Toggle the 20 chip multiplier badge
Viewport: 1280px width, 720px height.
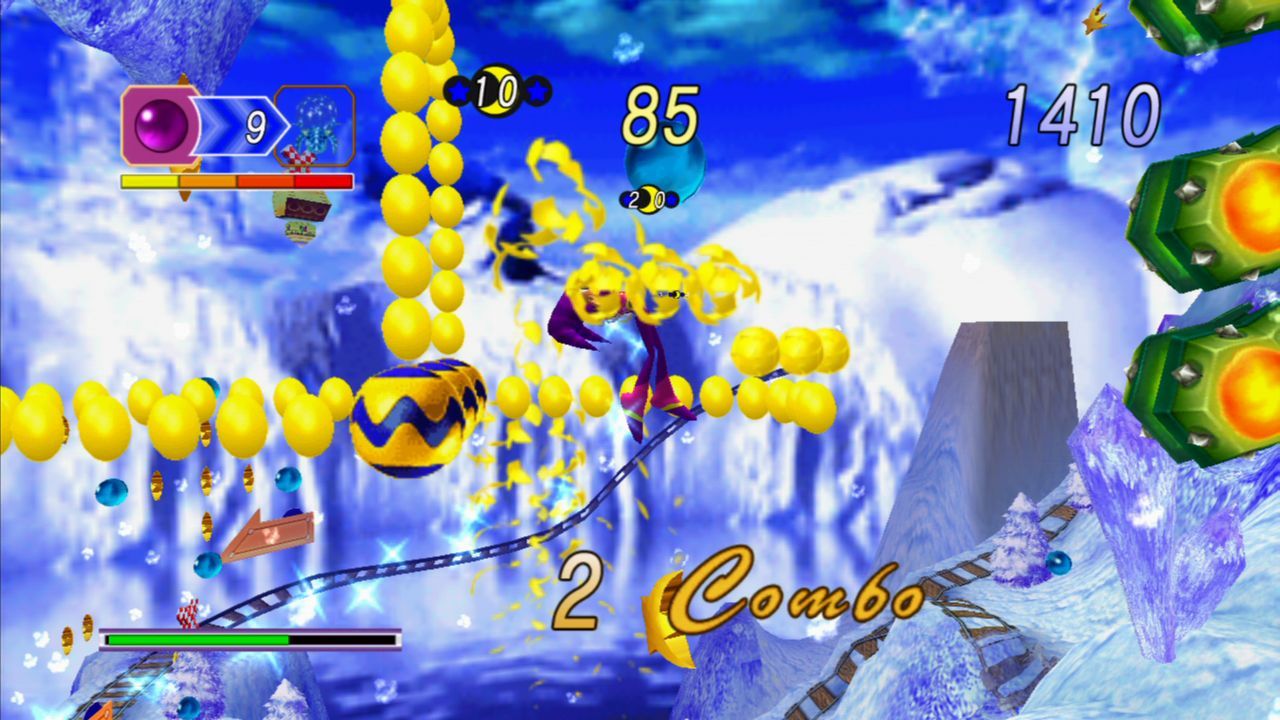point(649,198)
